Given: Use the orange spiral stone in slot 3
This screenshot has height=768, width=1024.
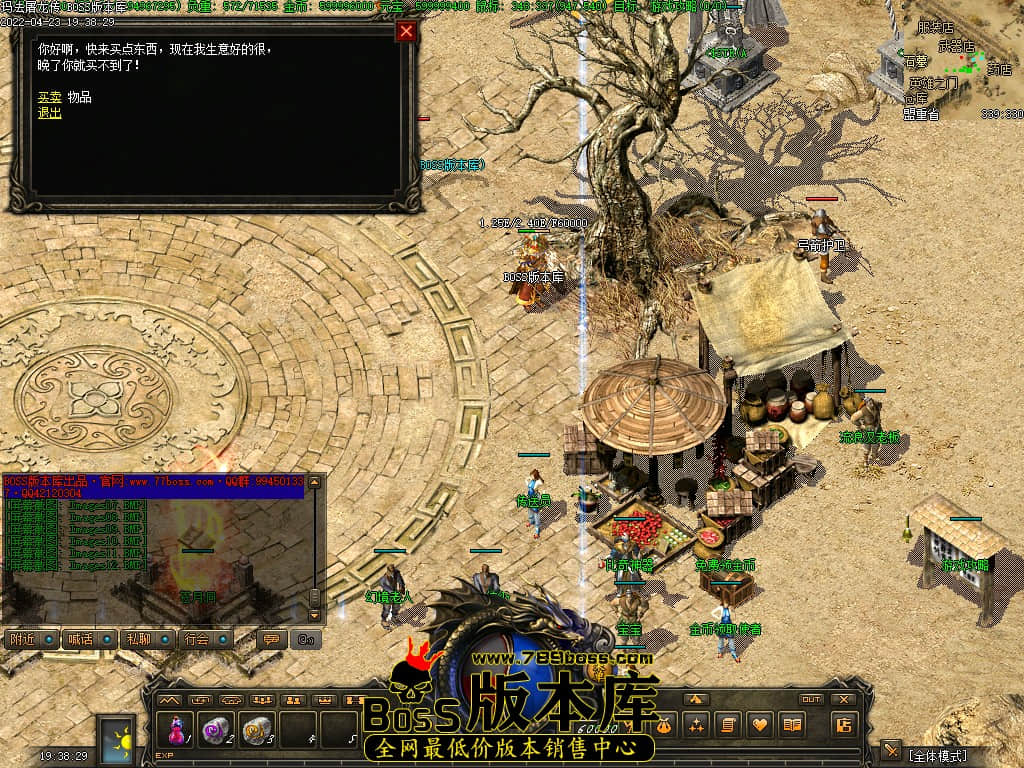Looking at the screenshot, I should point(257,729).
